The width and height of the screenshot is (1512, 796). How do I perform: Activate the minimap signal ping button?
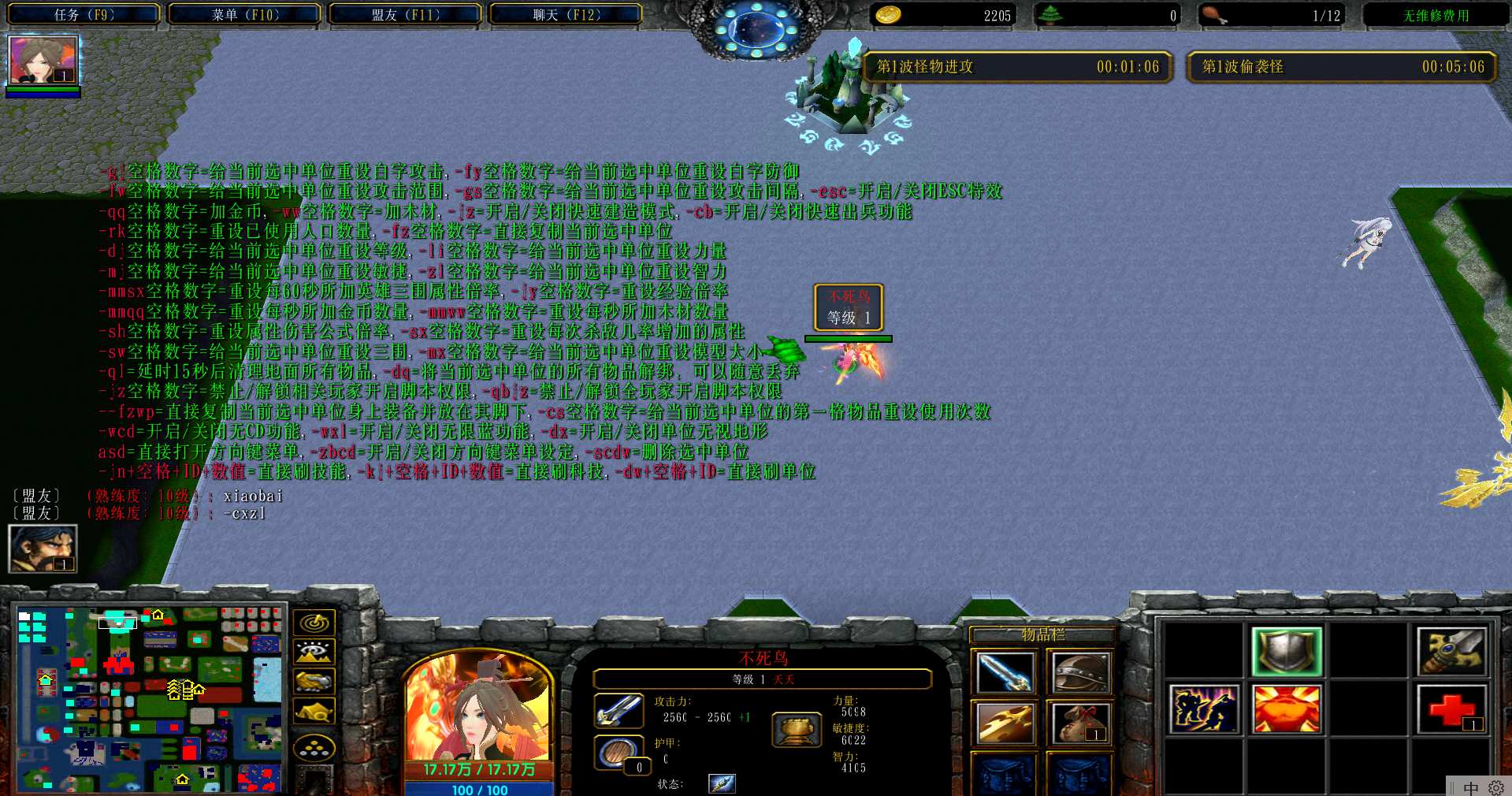click(314, 623)
